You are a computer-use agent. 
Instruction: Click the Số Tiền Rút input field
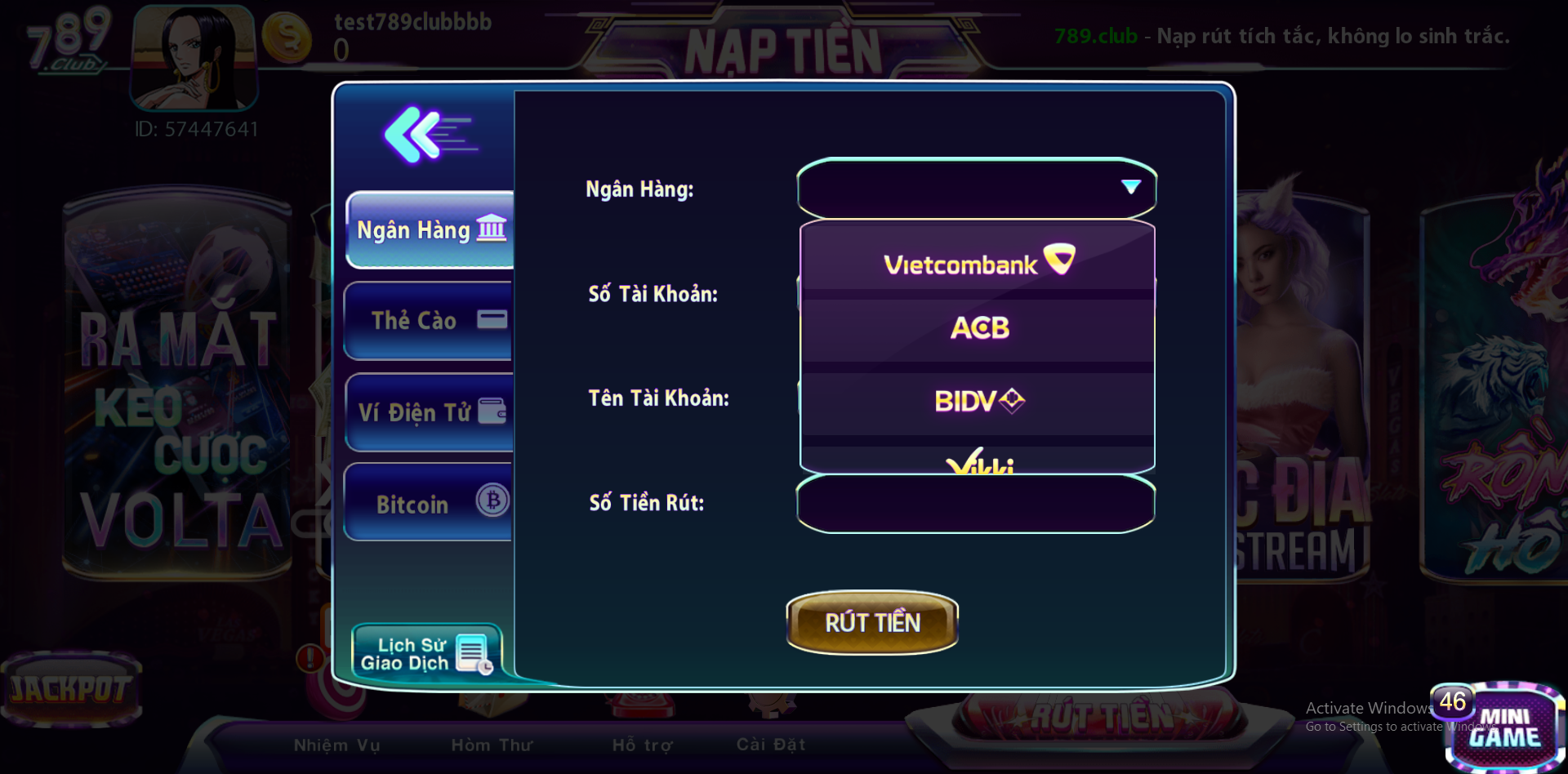(x=975, y=504)
